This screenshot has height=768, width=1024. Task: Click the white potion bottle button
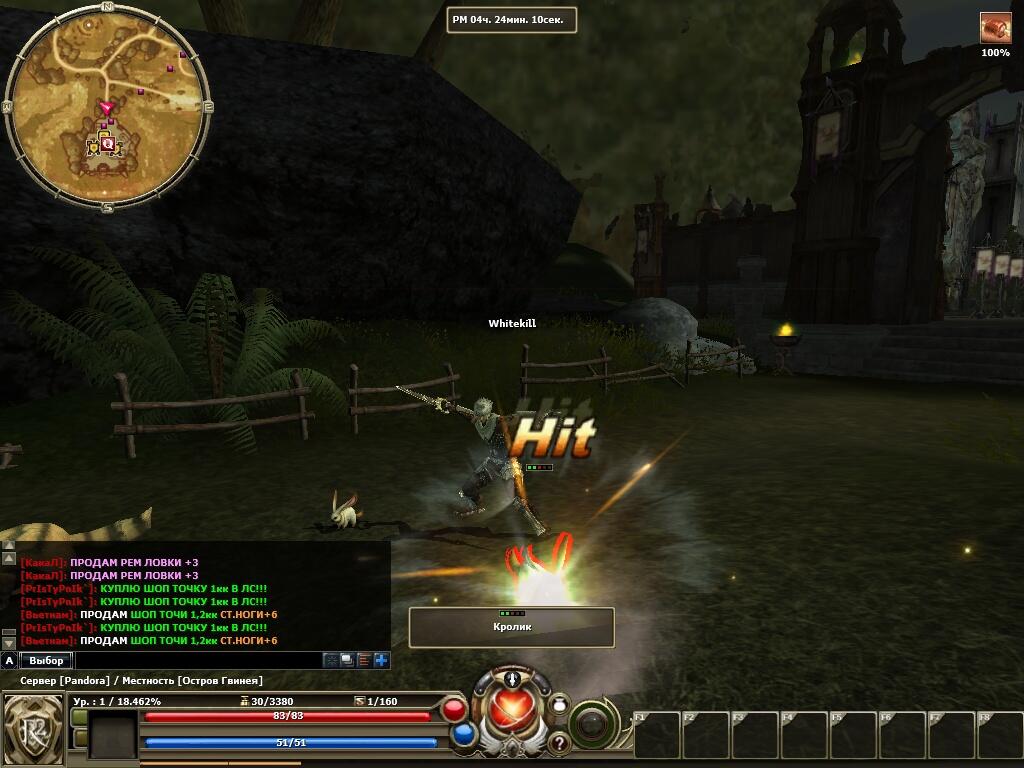[x=559, y=705]
